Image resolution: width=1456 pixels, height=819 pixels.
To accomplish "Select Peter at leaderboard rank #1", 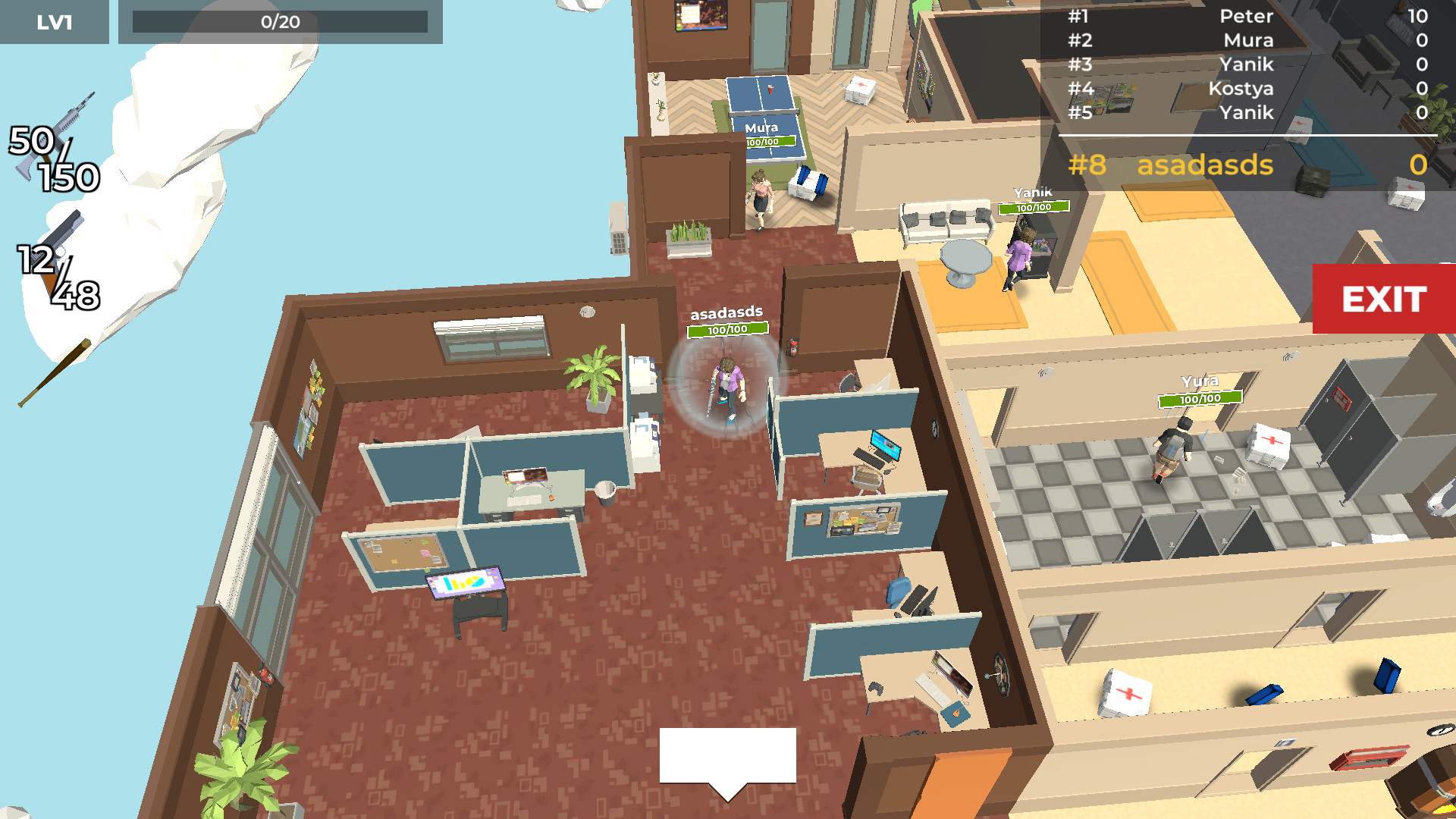I will [1247, 17].
